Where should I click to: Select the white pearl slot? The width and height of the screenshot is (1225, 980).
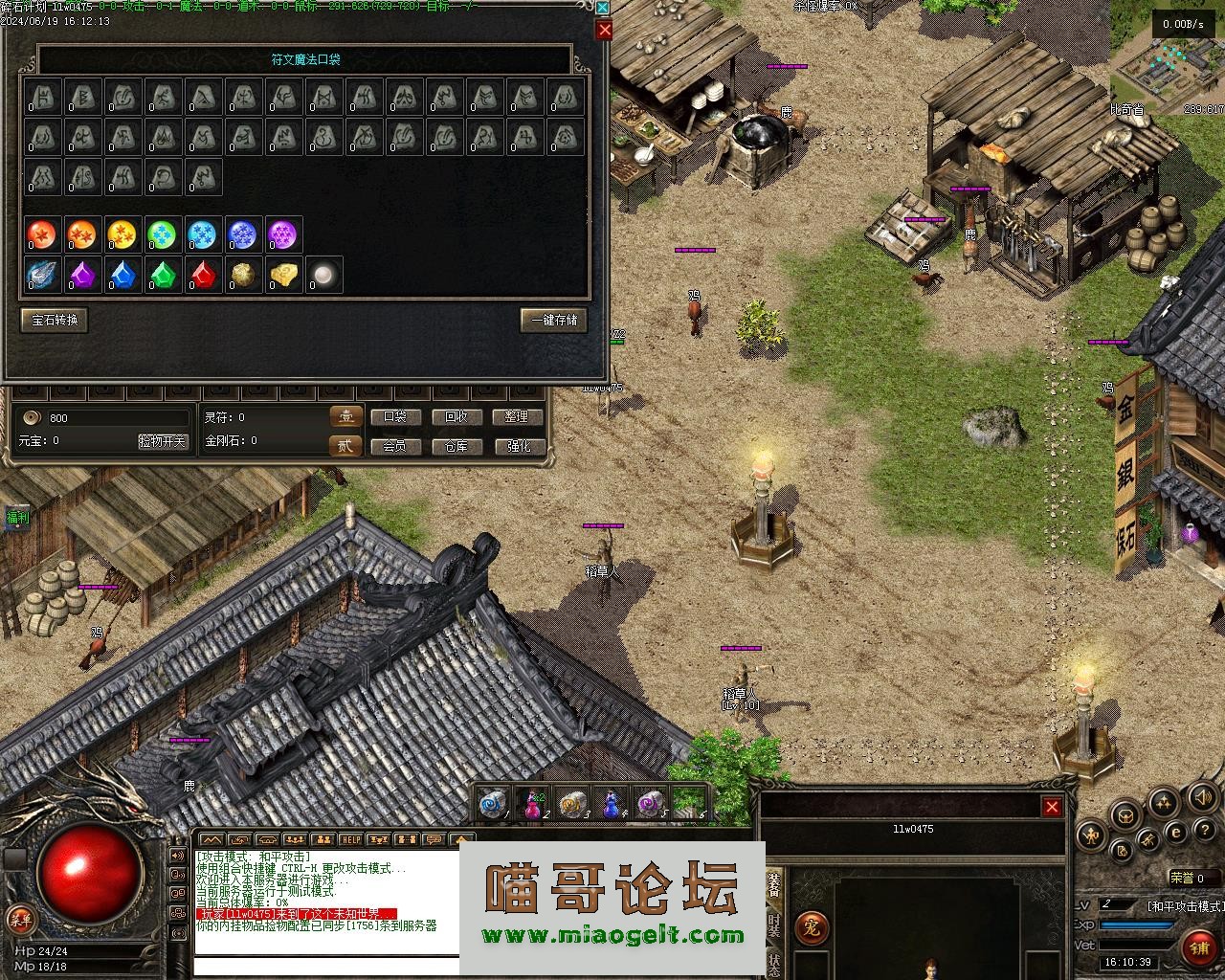coord(324,276)
